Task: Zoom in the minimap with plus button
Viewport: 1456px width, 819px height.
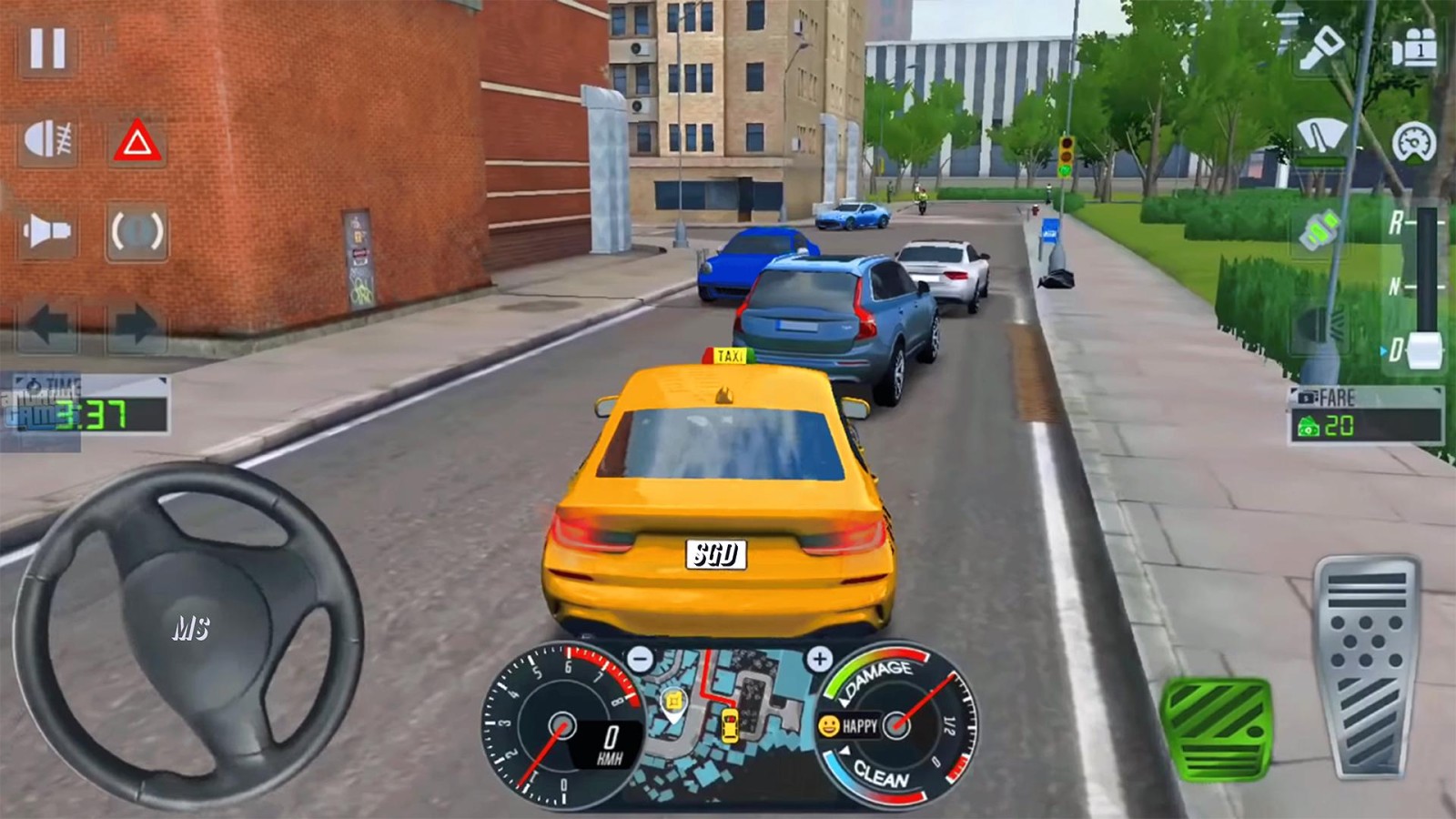Action: pyautogui.click(x=819, y=658)
